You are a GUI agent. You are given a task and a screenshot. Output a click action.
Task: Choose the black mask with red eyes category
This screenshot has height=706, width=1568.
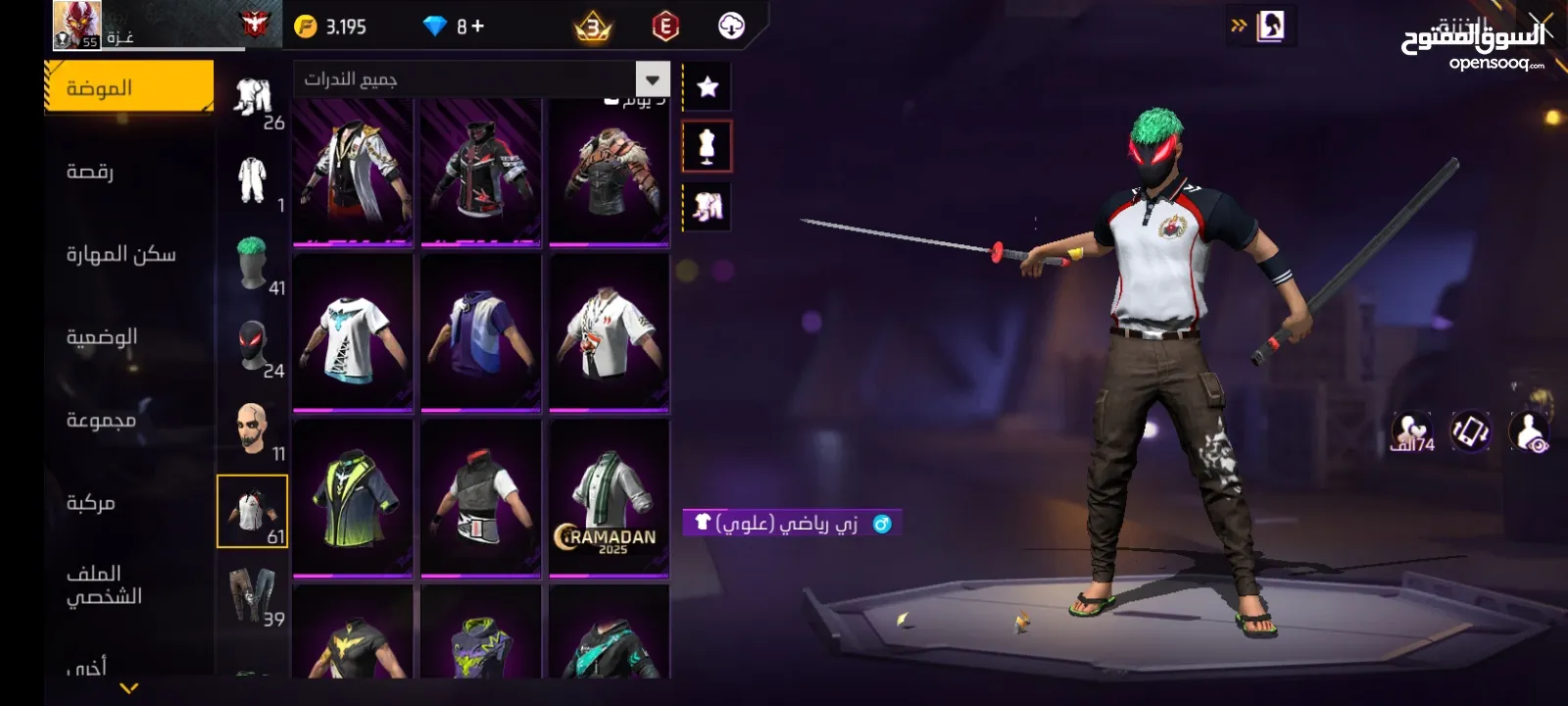[253, 346]
